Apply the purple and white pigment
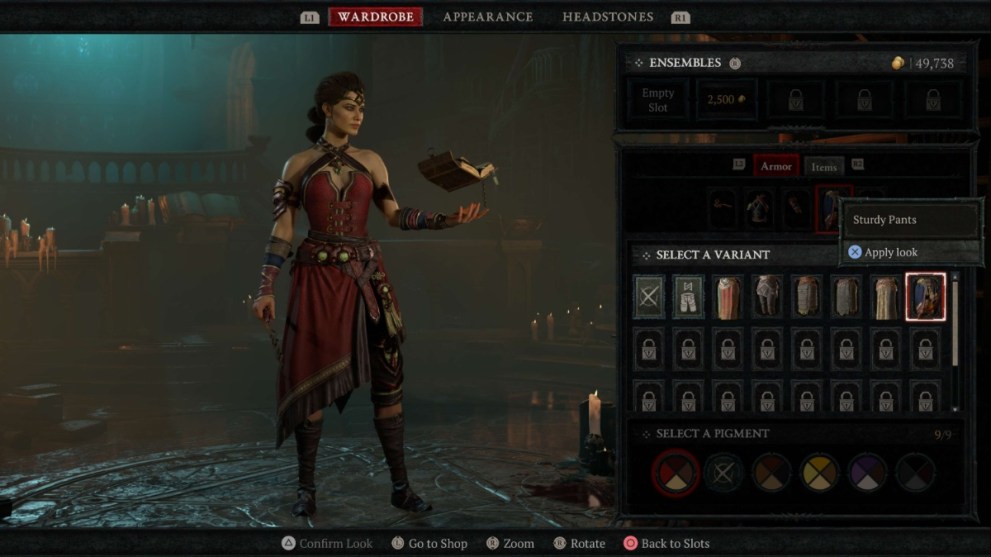 tap(867, 472)
